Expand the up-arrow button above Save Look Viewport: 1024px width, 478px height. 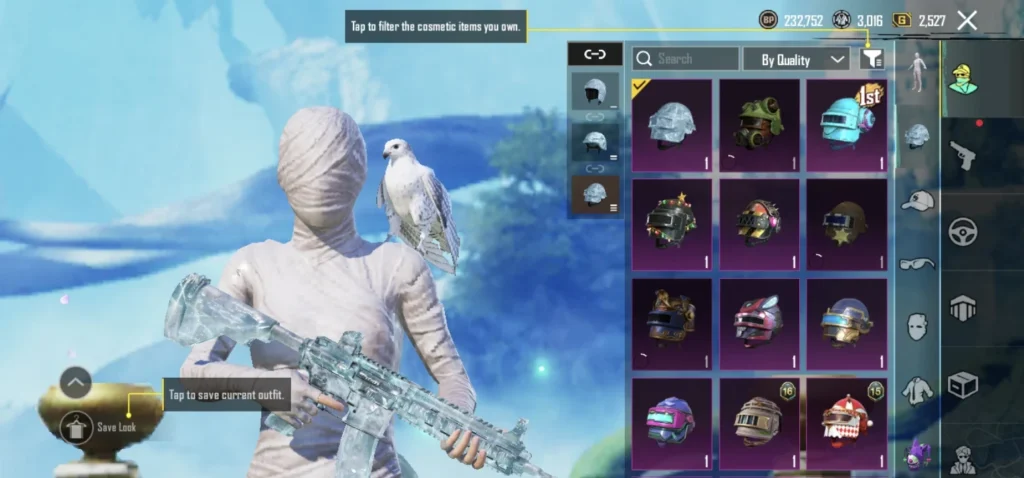pos(76,382)
